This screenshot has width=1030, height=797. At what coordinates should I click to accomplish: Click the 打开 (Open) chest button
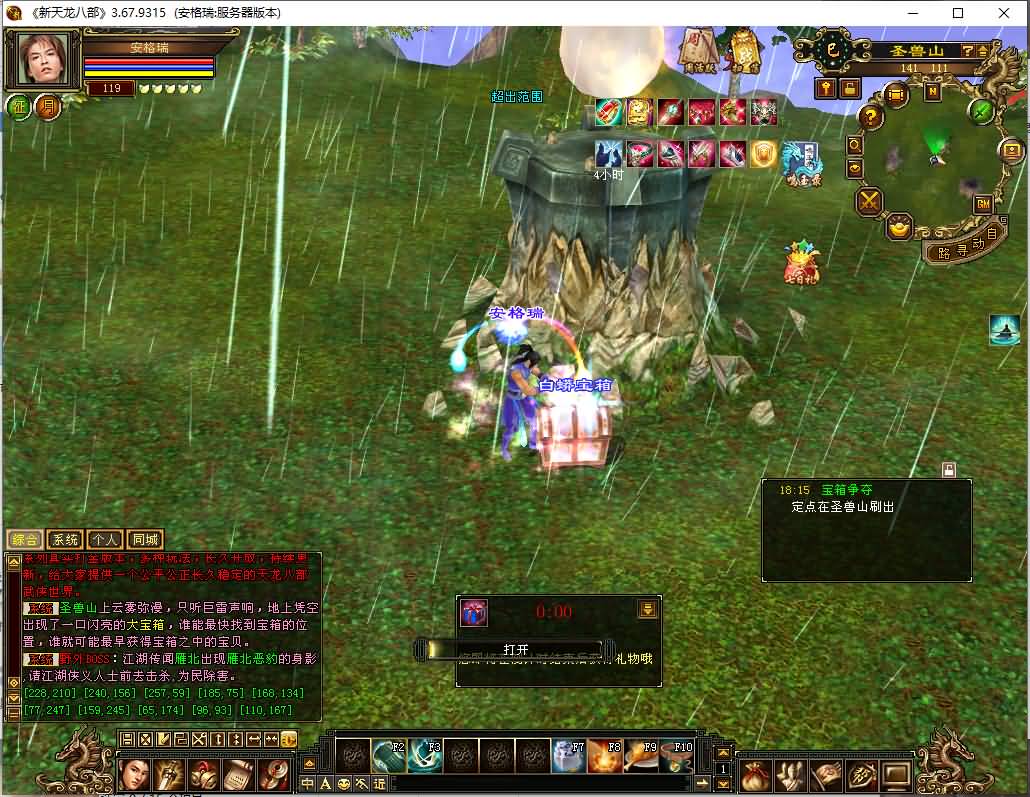[516, 649]
